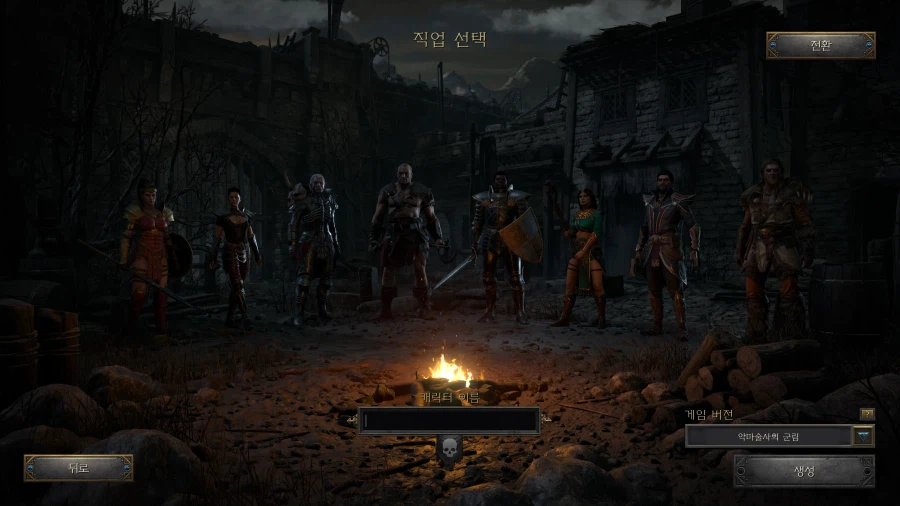Viewport: 900px width, 506px height.
Task: Select the Amazon with red armor and shield
Action: click(149, 250)
